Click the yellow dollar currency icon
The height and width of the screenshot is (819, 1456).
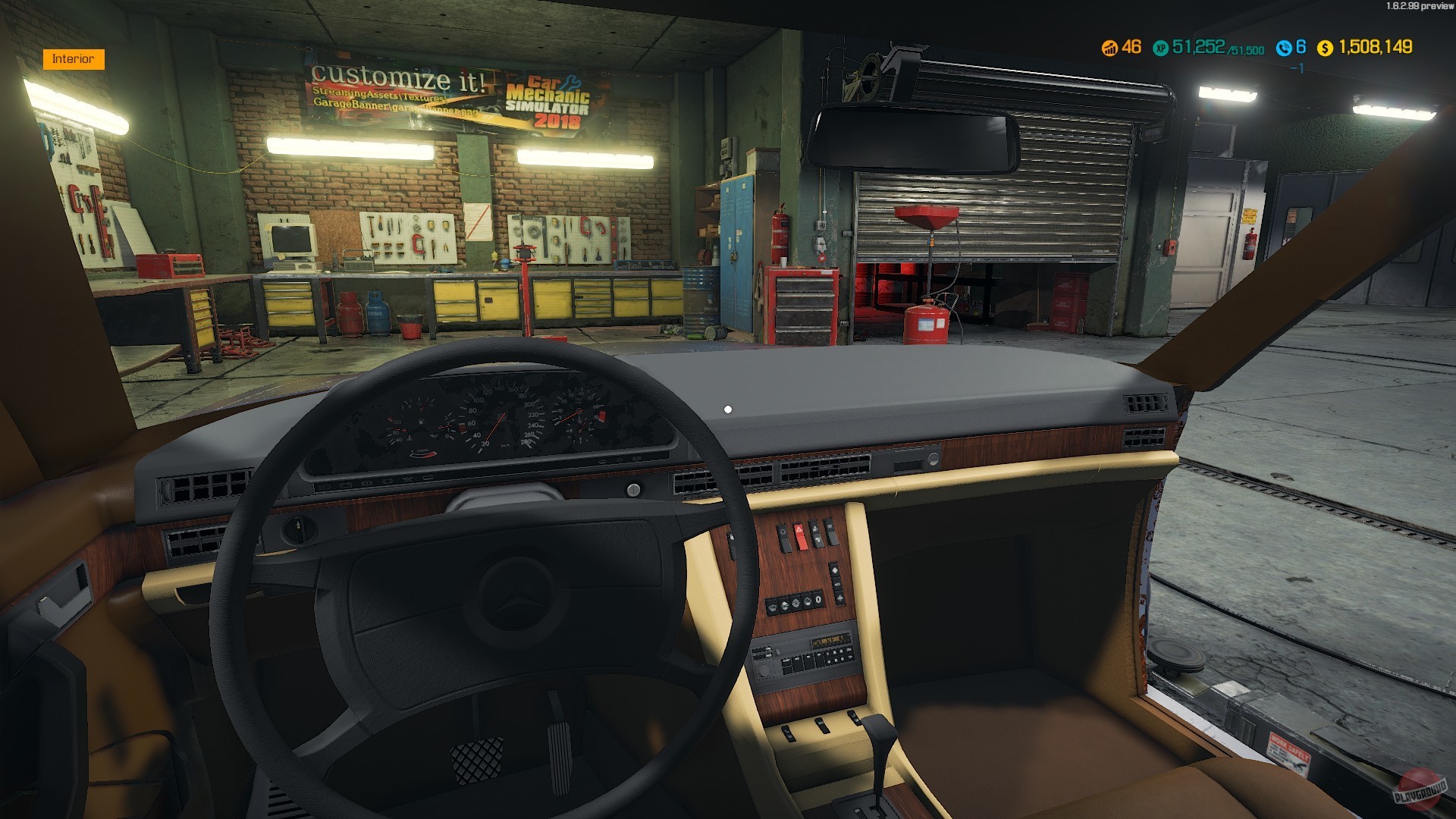[x=1325, y=48]
